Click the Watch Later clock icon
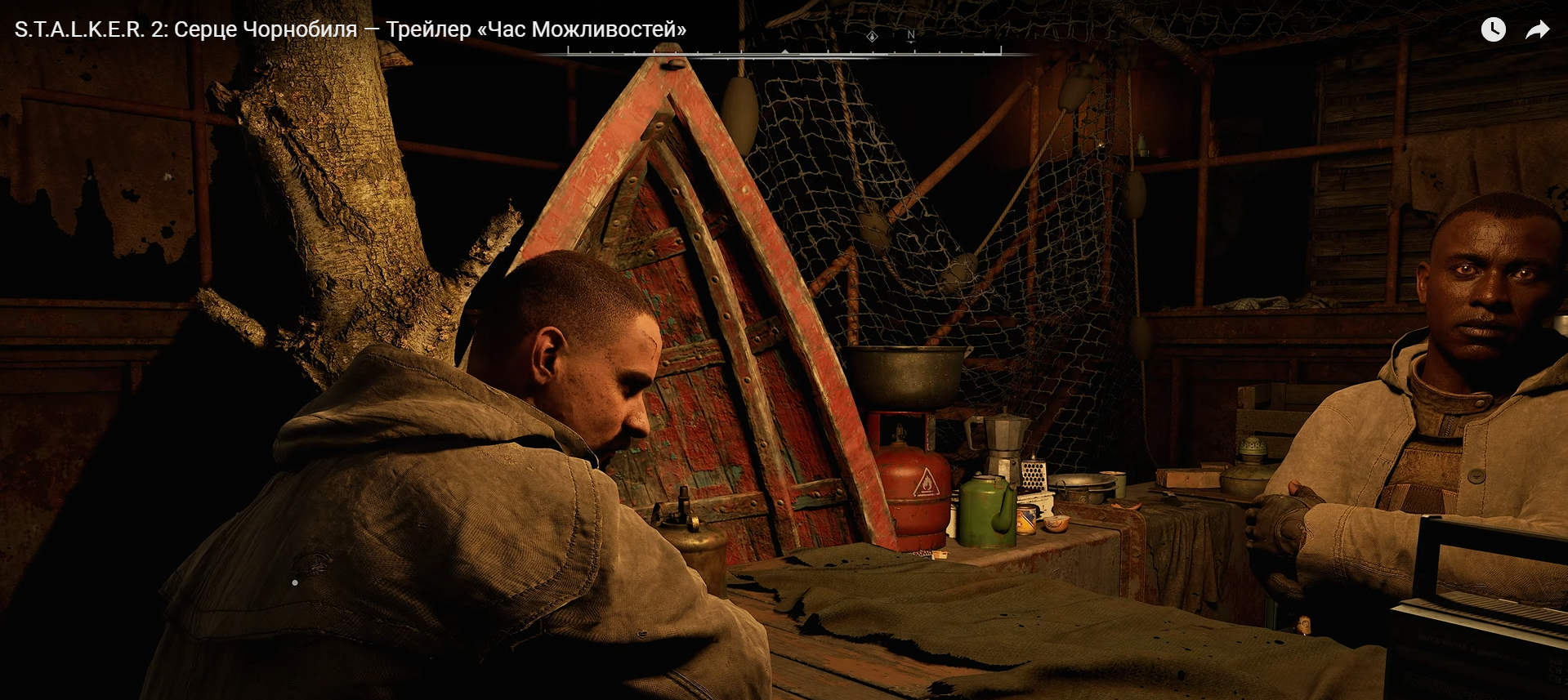This screenshot has width=1568, height=700. click(x=1493, y=30)
